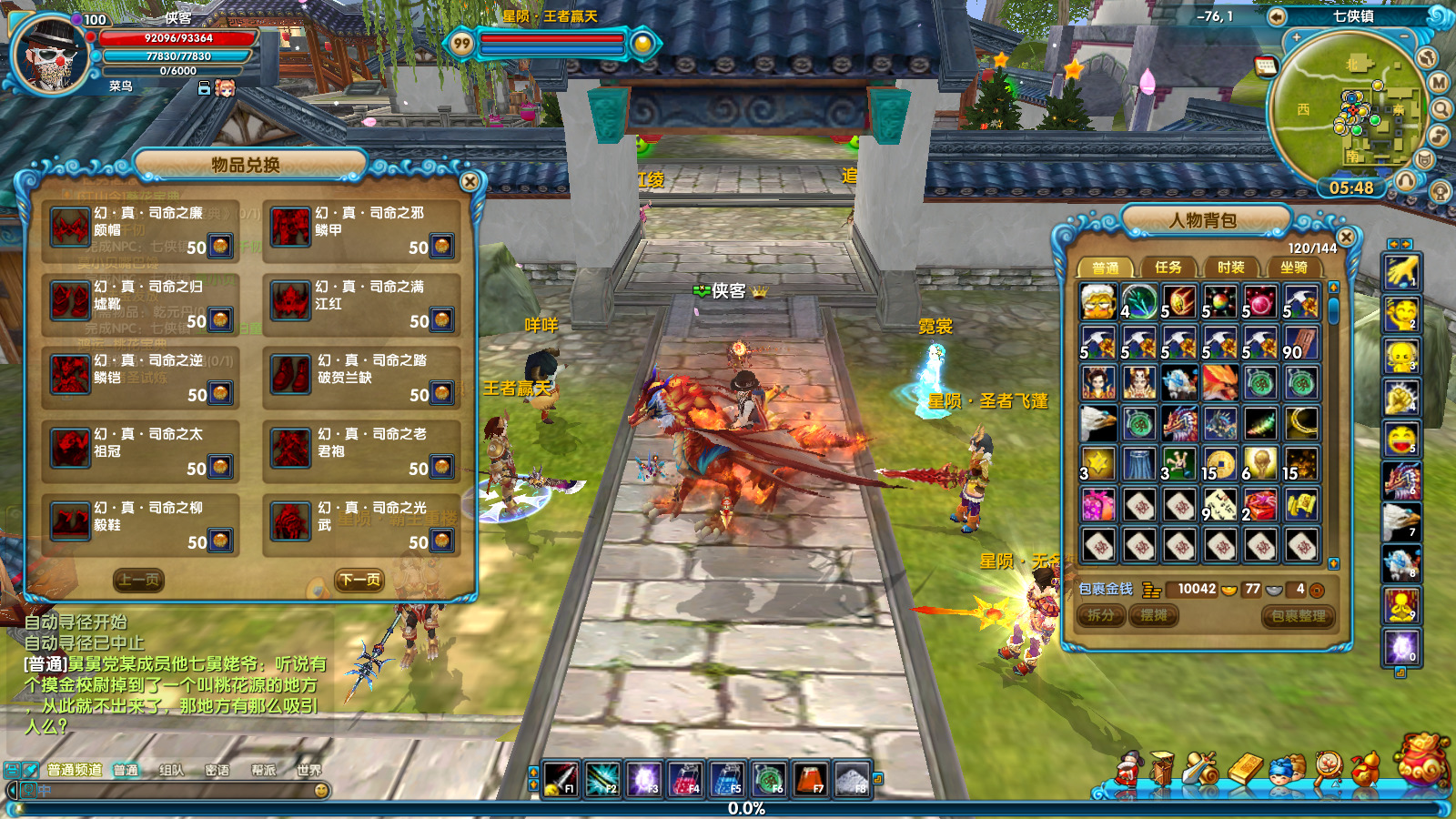Close the 人物背包 inventory window

click(1346, 237)
